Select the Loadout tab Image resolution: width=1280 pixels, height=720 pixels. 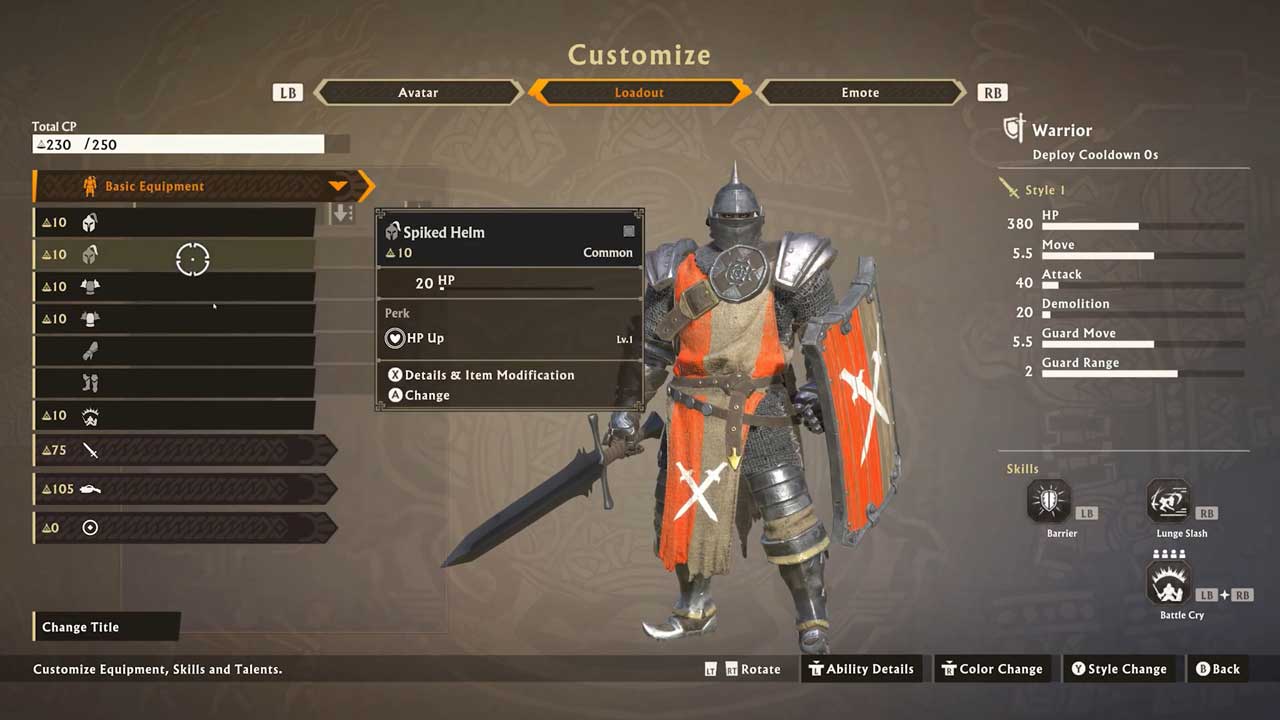tap(639, 92)
